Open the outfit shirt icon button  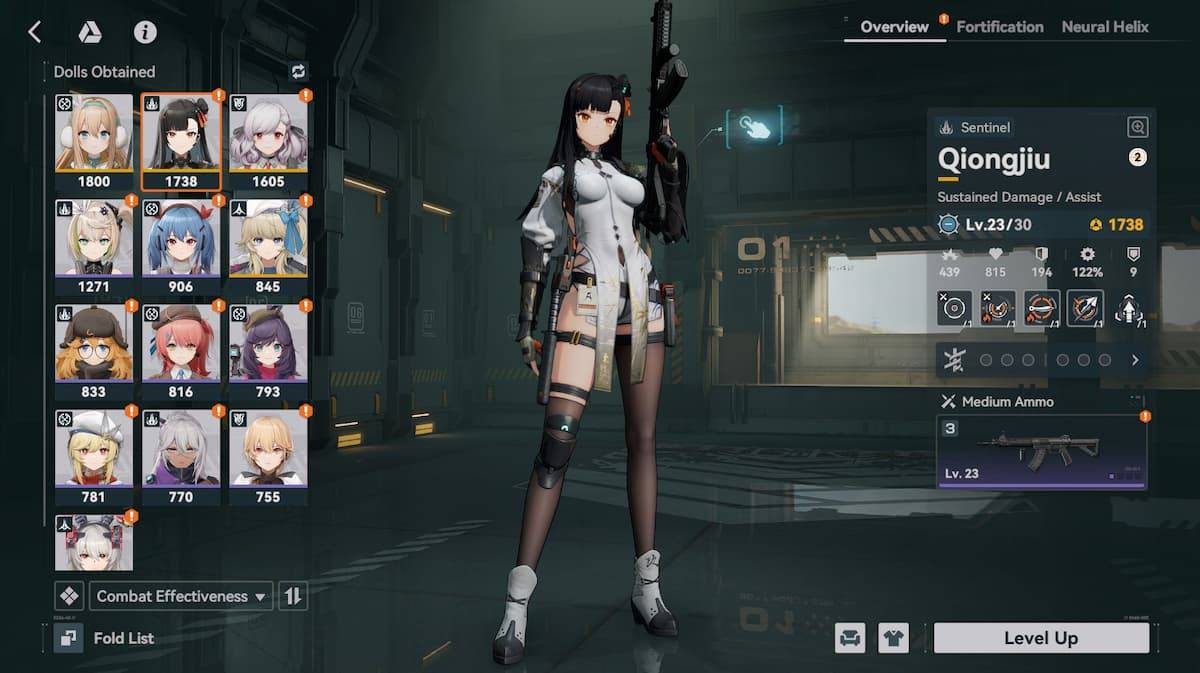pyautogui.click(x=893, y=638)
